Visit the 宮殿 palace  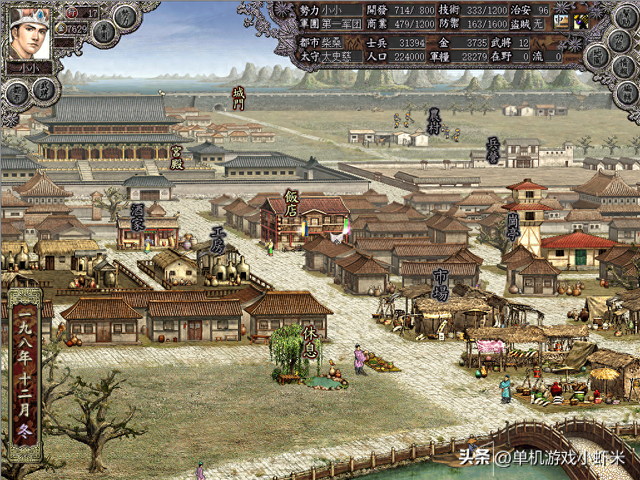176,158
